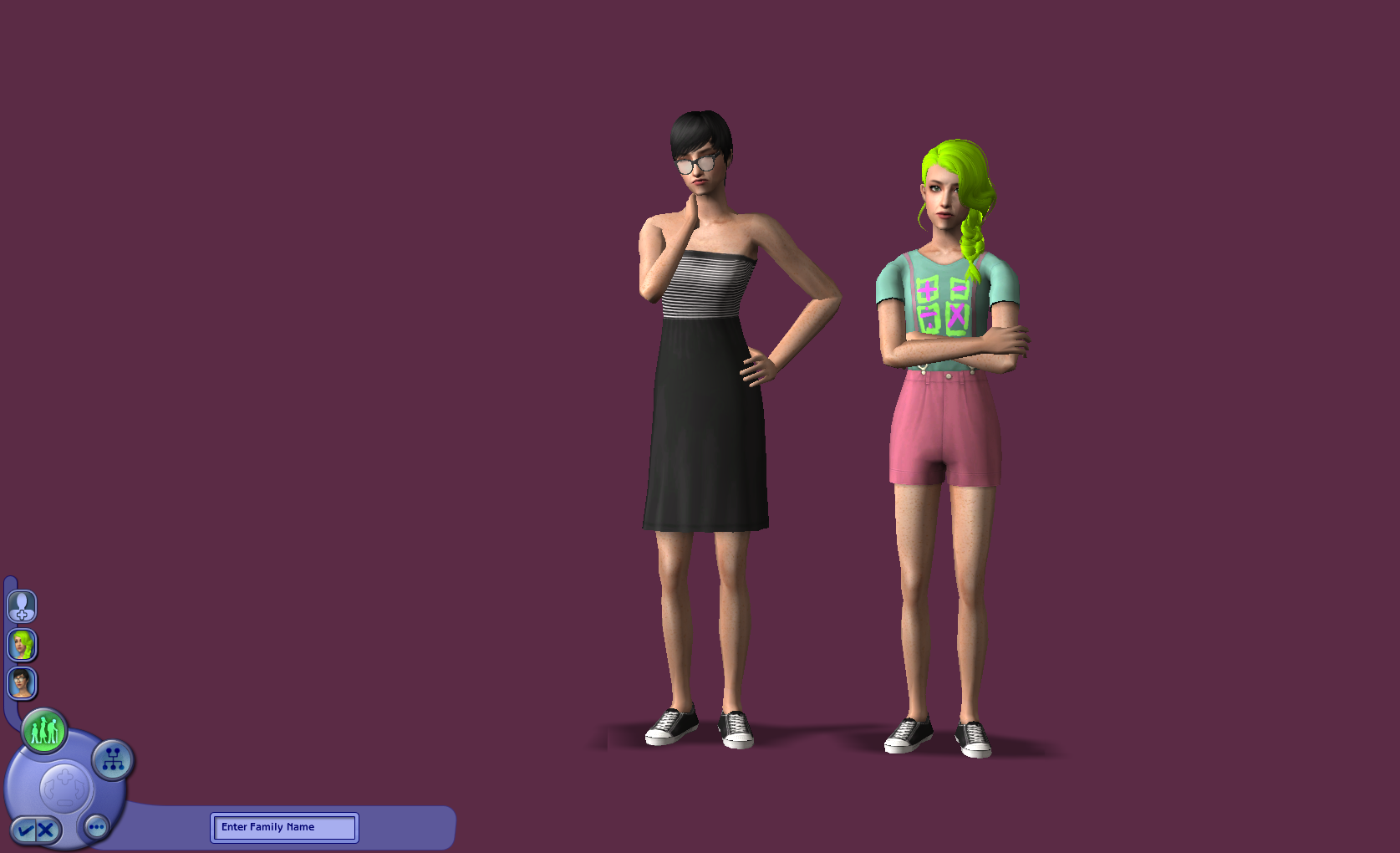
Task: Create a new Sim with the add-Sim icon
Action: [21, 607]
